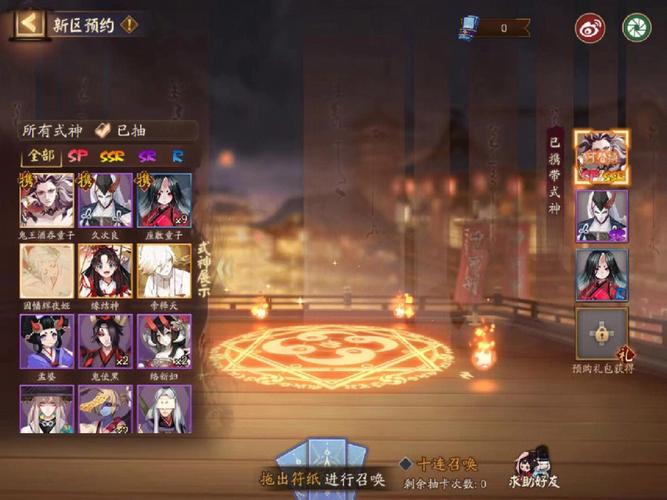Select the 鬼王酒吞童子 shikigami portrait

47,200
